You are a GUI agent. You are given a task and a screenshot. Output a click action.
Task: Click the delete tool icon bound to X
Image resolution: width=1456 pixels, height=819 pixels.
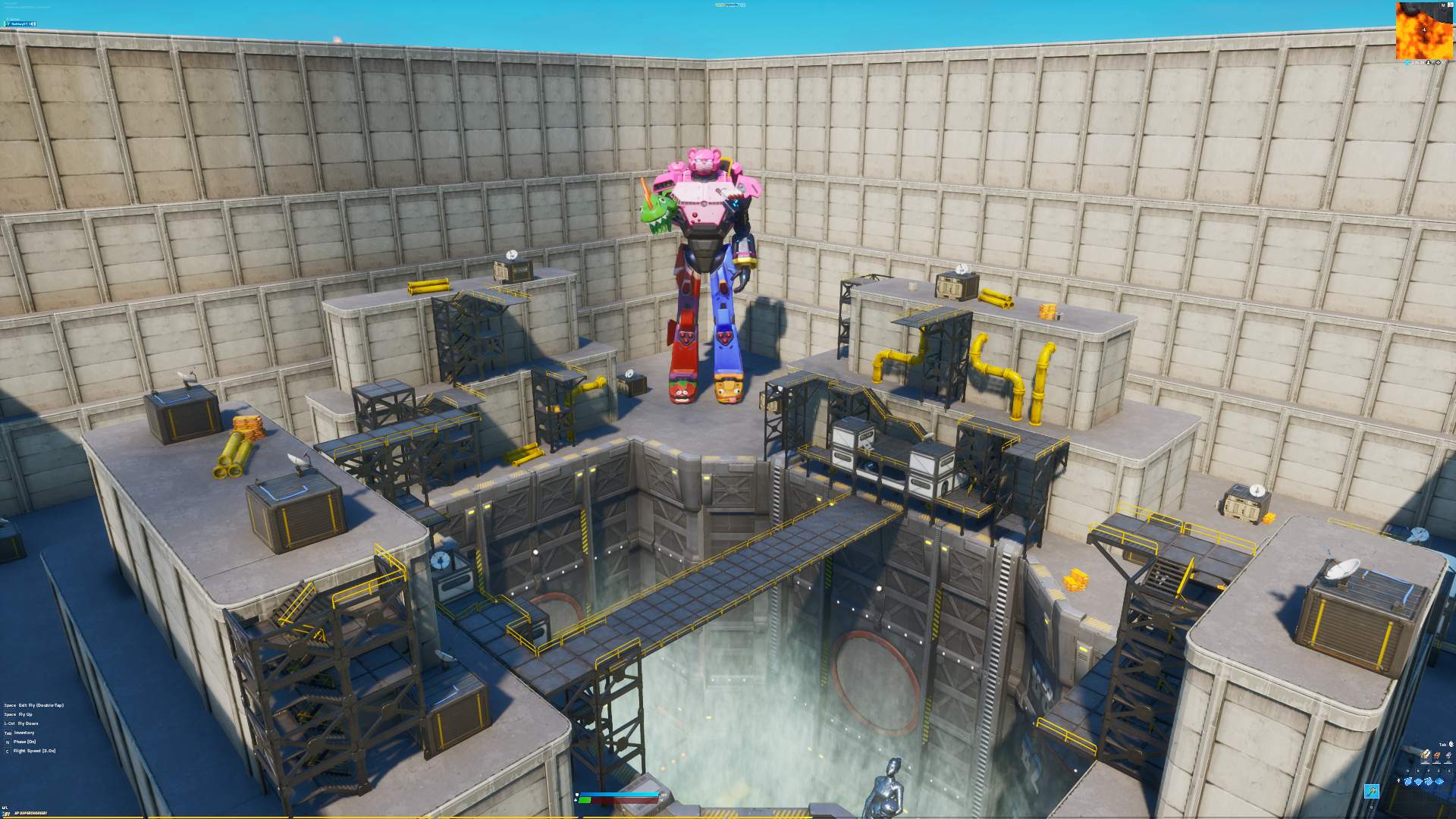(1449, 783)
